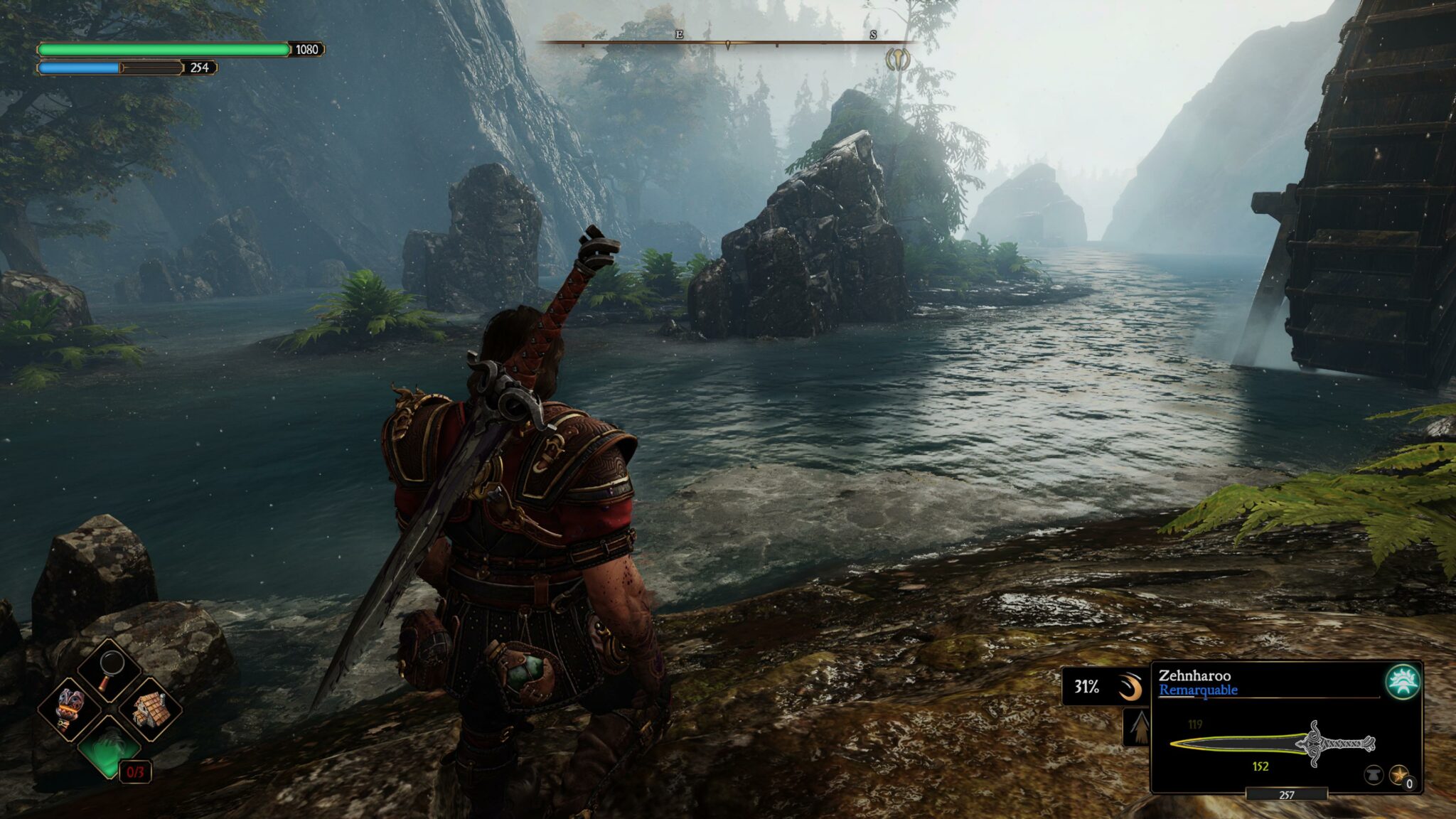1456x819 pixels.
Task: Click the golden objective marker on compass
Action: tap(898, 60)
